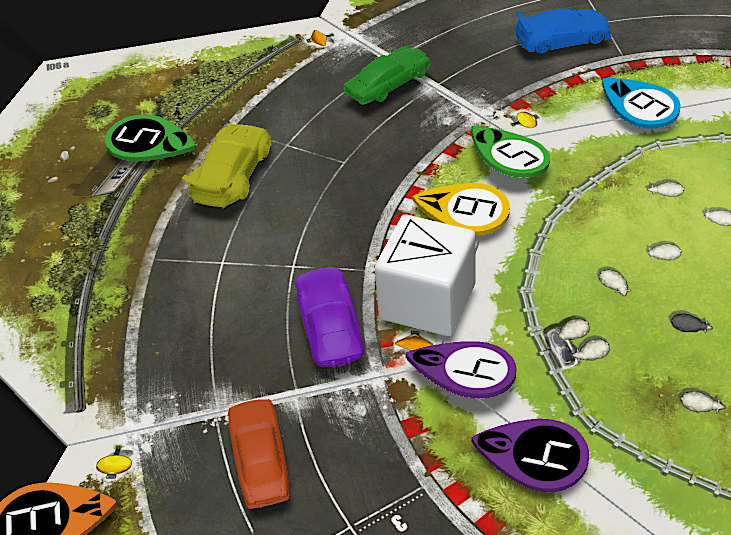Select the black-faced green gear 5 token
This screenshot has width=731, height=535.
click(x=140, y=136)
